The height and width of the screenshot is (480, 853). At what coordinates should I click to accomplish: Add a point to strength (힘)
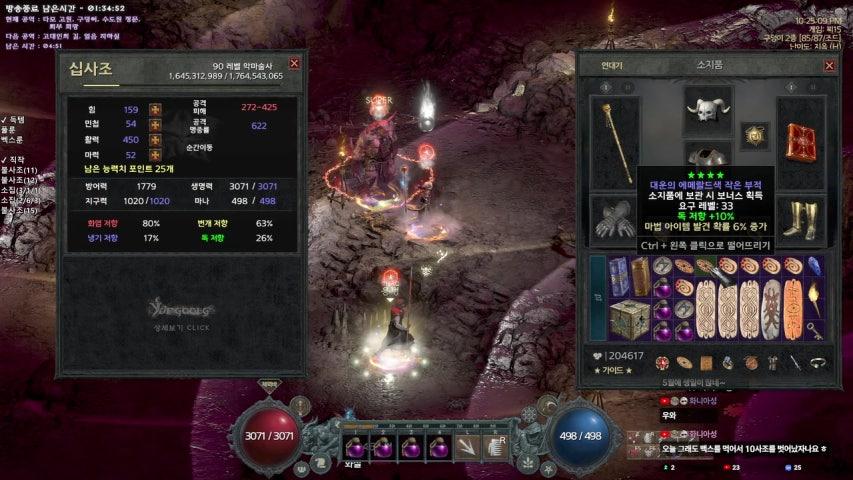pos(155,110)
